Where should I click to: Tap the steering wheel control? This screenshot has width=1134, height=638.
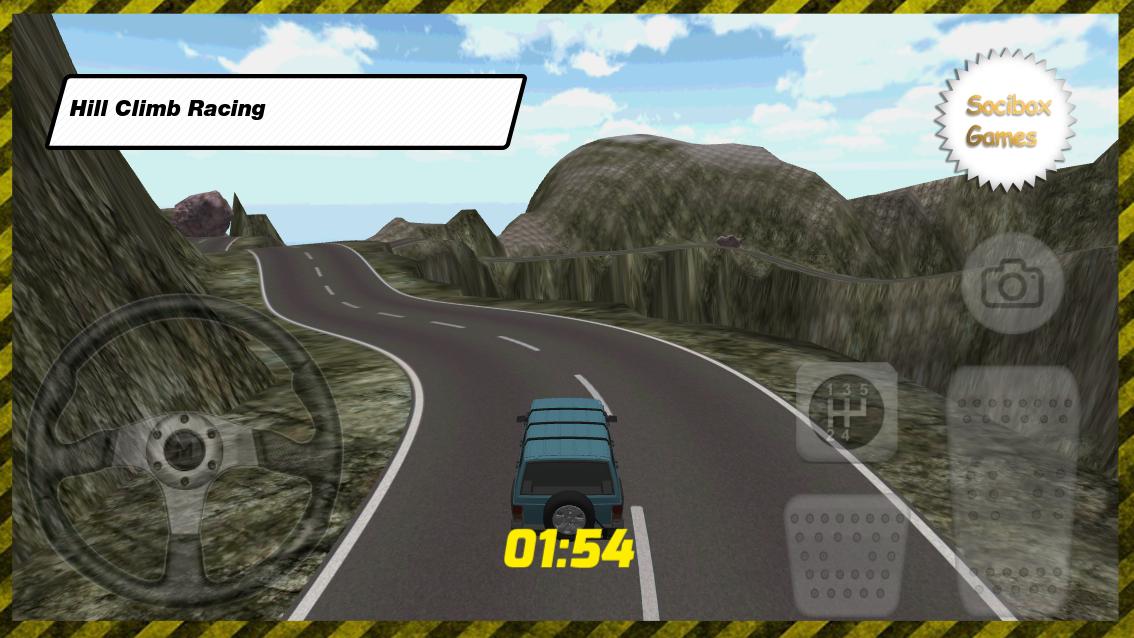(x=183, y=452)
